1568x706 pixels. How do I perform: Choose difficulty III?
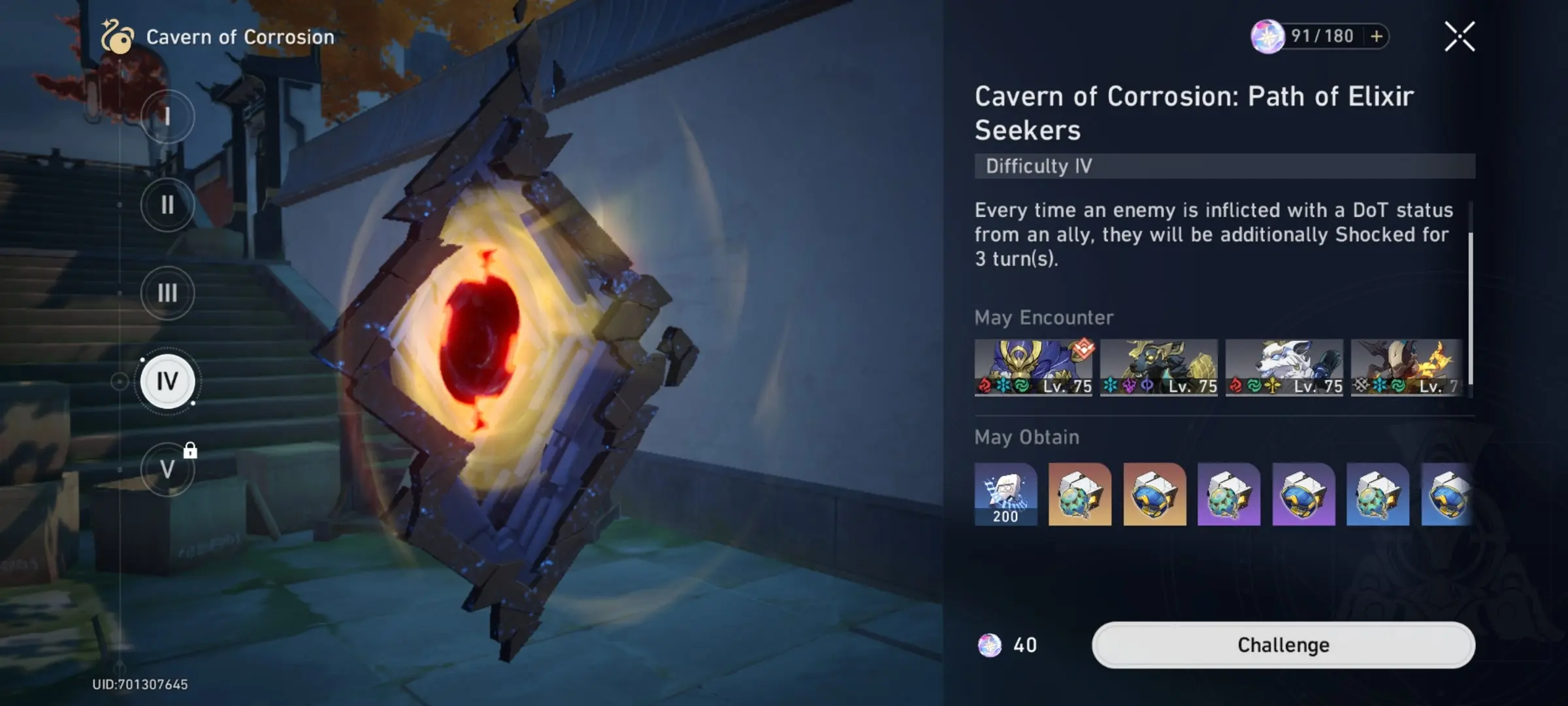point(167,294)
